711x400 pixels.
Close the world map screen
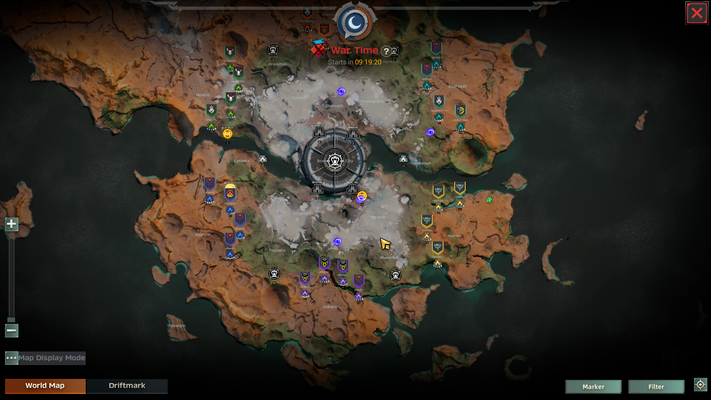click(696, 12)
